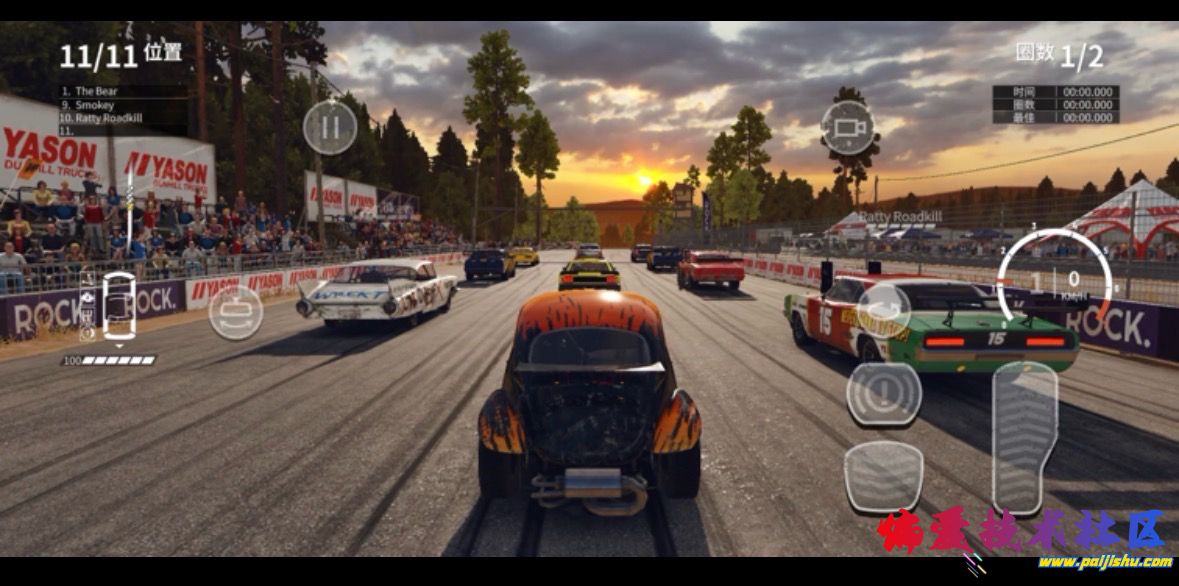1179x586 pixels.
Task: Pause the race
Action: (329, 128)
